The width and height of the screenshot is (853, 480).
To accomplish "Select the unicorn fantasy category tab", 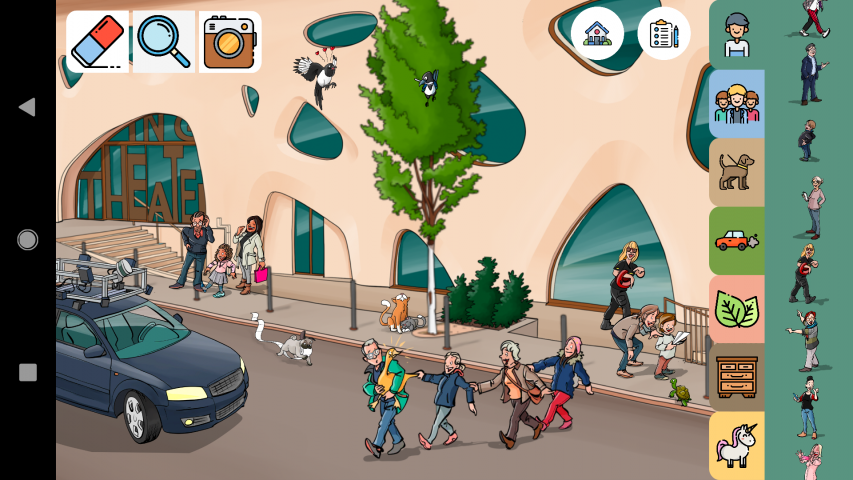I will [737, 445].
